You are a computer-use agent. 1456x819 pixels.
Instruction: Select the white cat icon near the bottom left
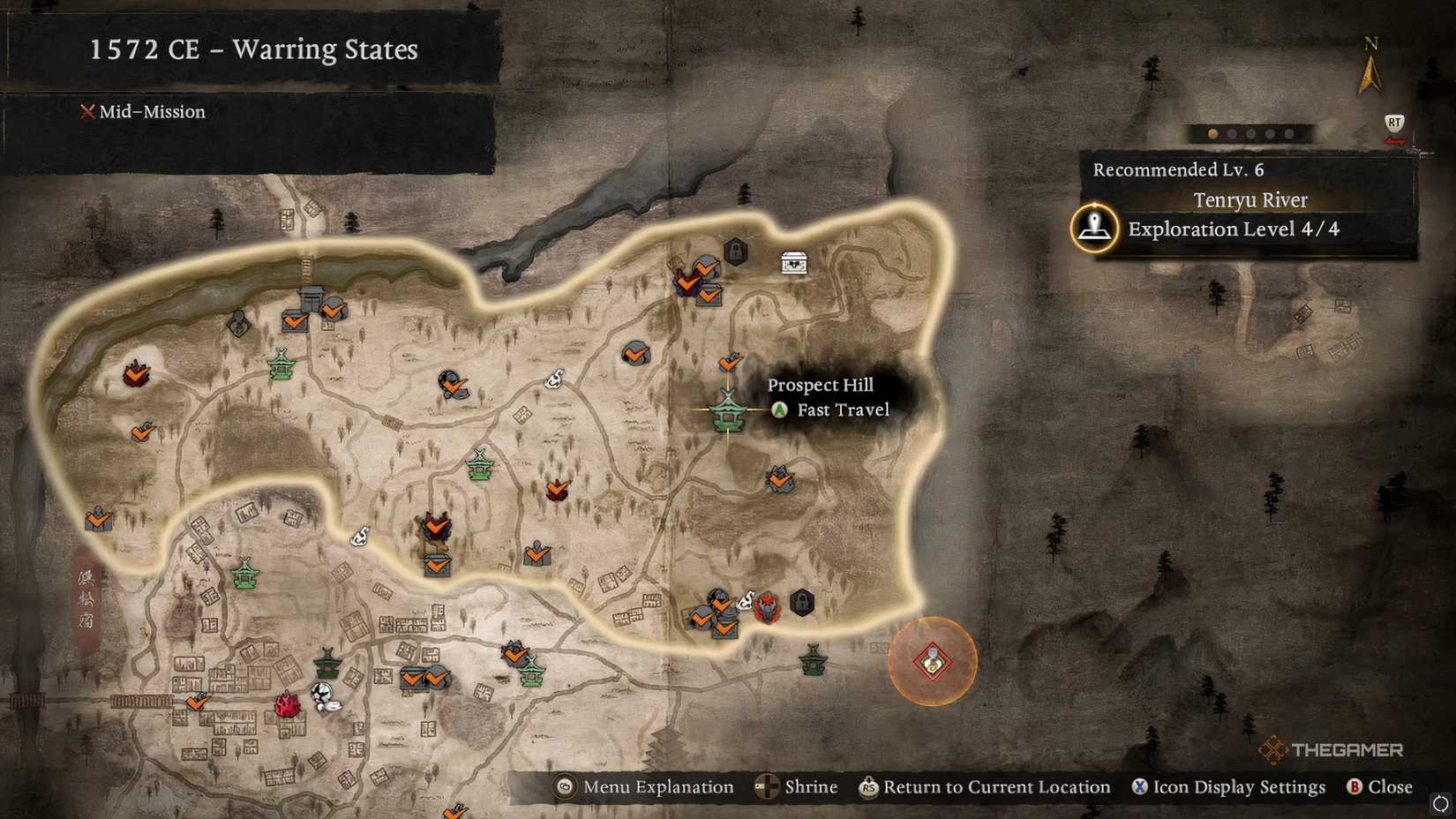(x=325, y=696)
